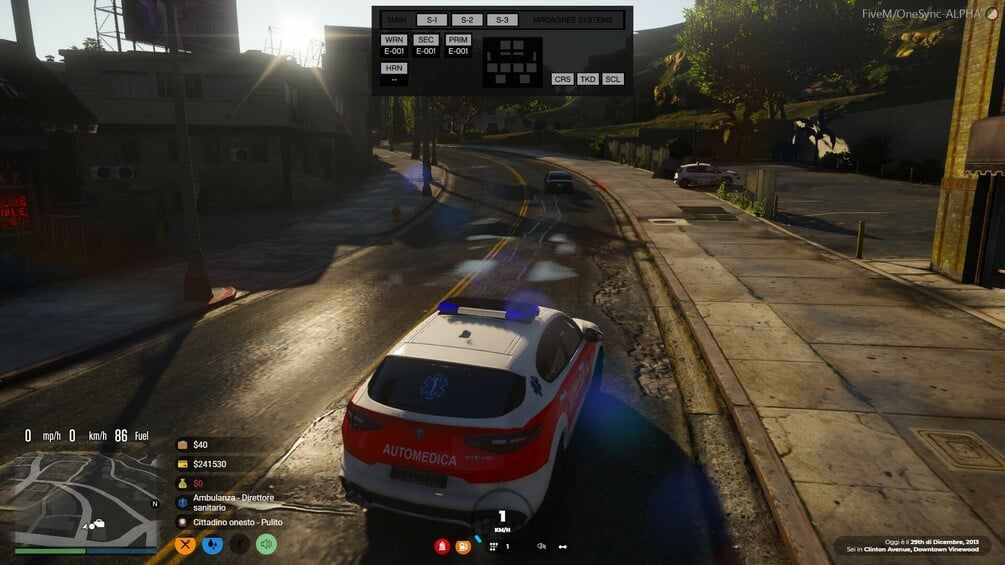This screenshot has height=565, width=1005.
Task: Click the HRN horn button
Action: (x=394, y=68)
